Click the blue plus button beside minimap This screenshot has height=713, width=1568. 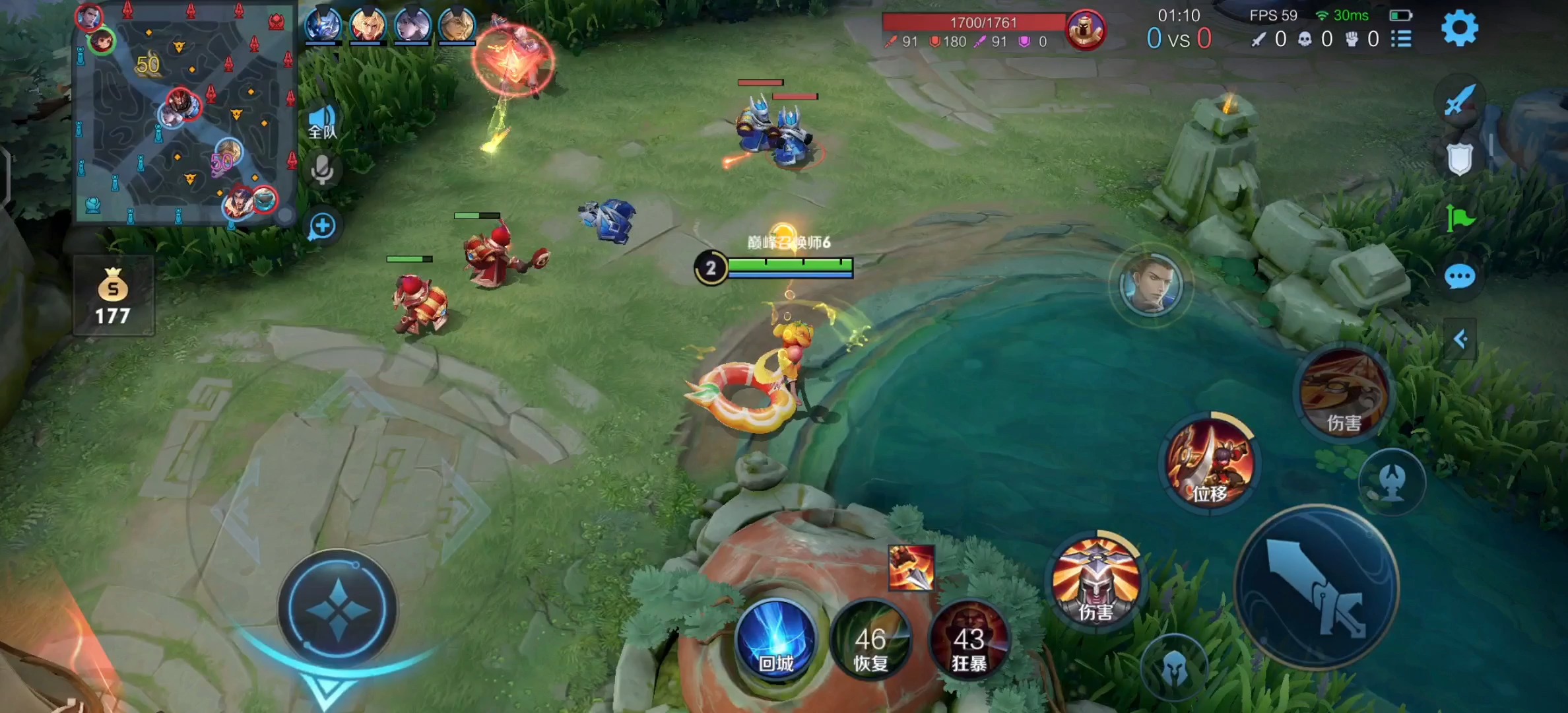322,226
